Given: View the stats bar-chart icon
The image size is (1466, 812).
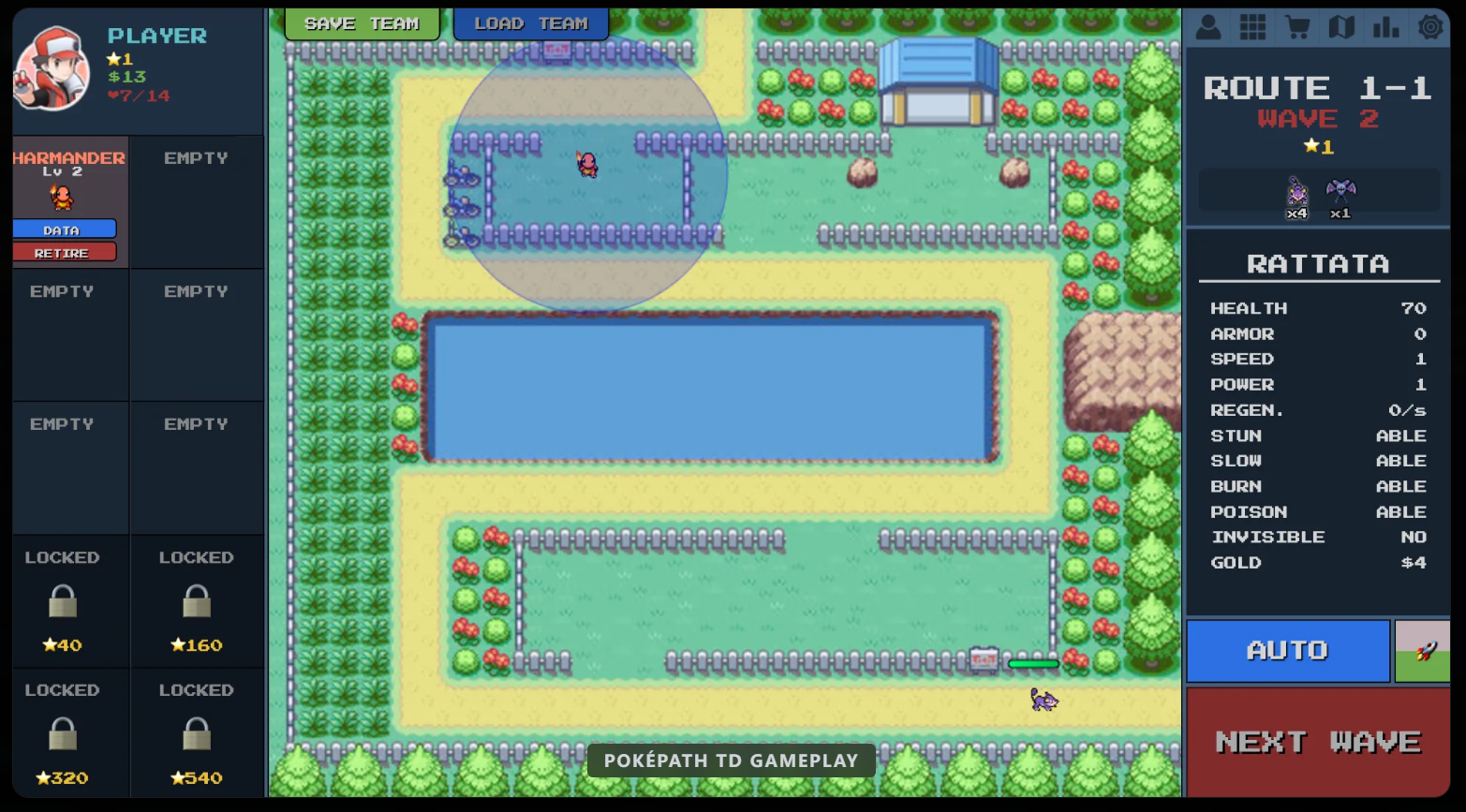Looking at the screenshot, I should click(x=1385, y=27).
